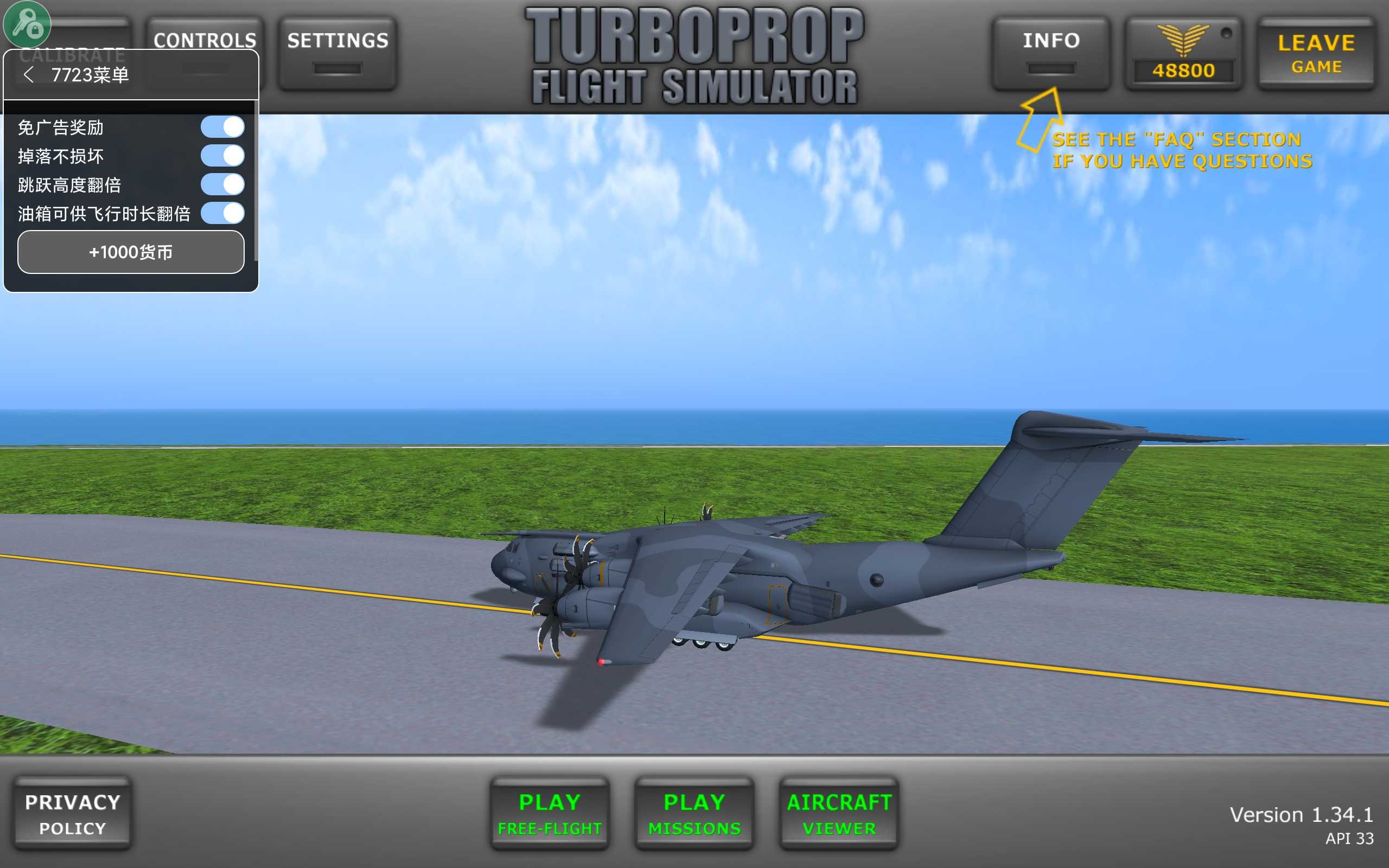The height and width of the screenshot is (868, 1389).
Task: Click the +1000货币 button
Action: (131, 252)
